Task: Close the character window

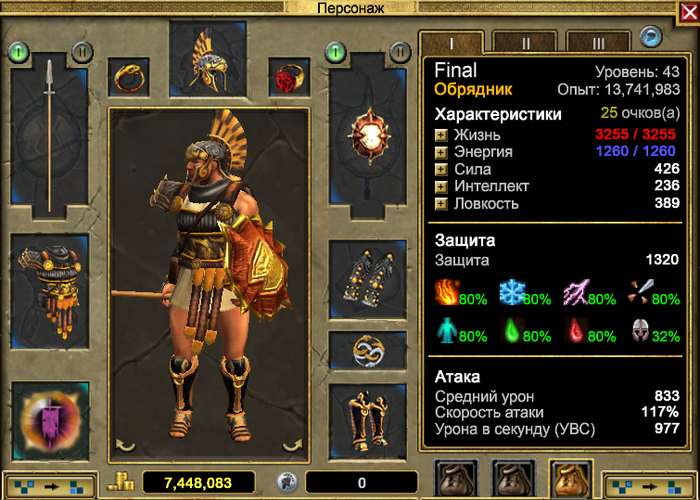Action: pyautogui.click(x=687, y=10)
